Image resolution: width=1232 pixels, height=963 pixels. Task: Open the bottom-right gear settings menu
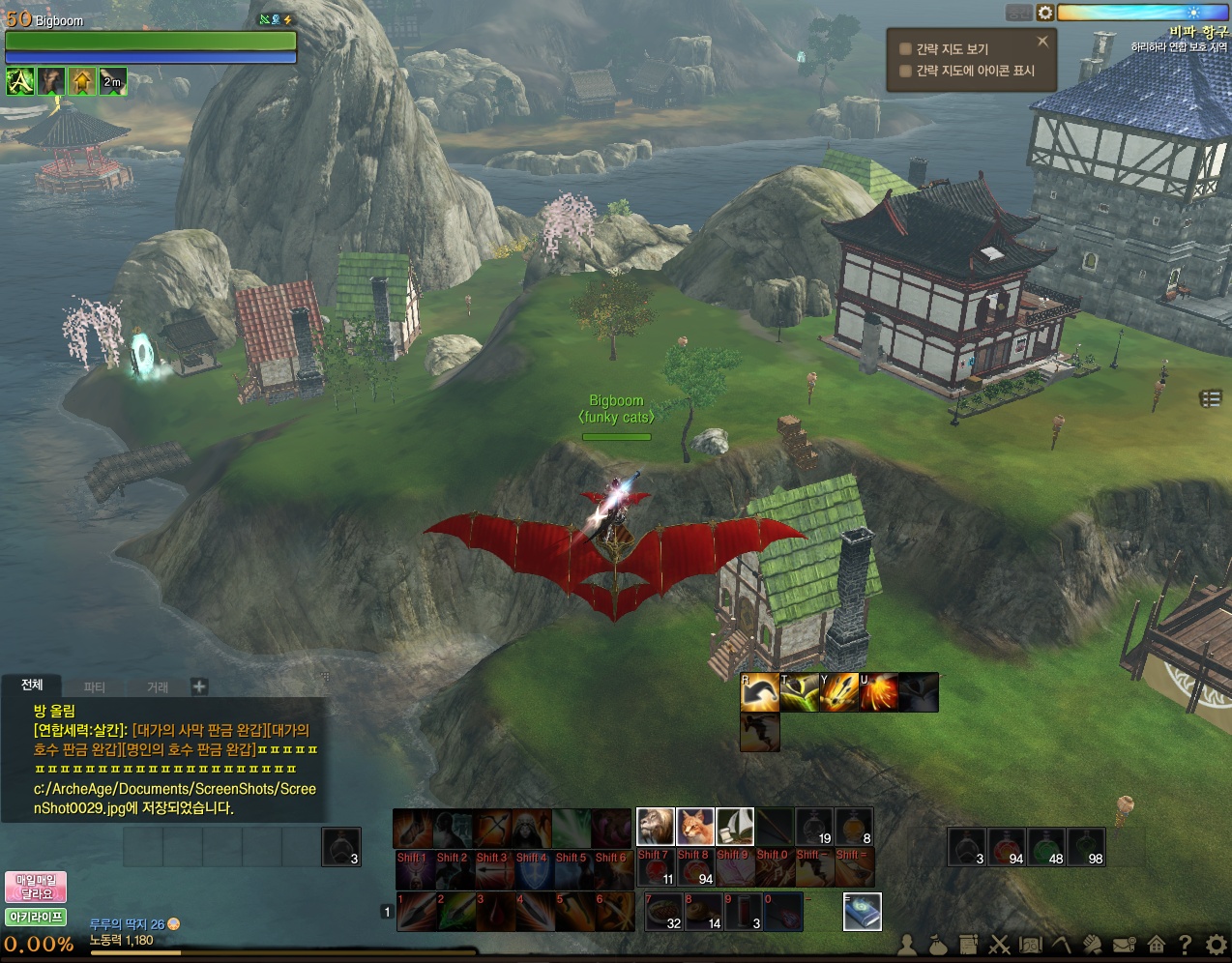point(1217,945)
